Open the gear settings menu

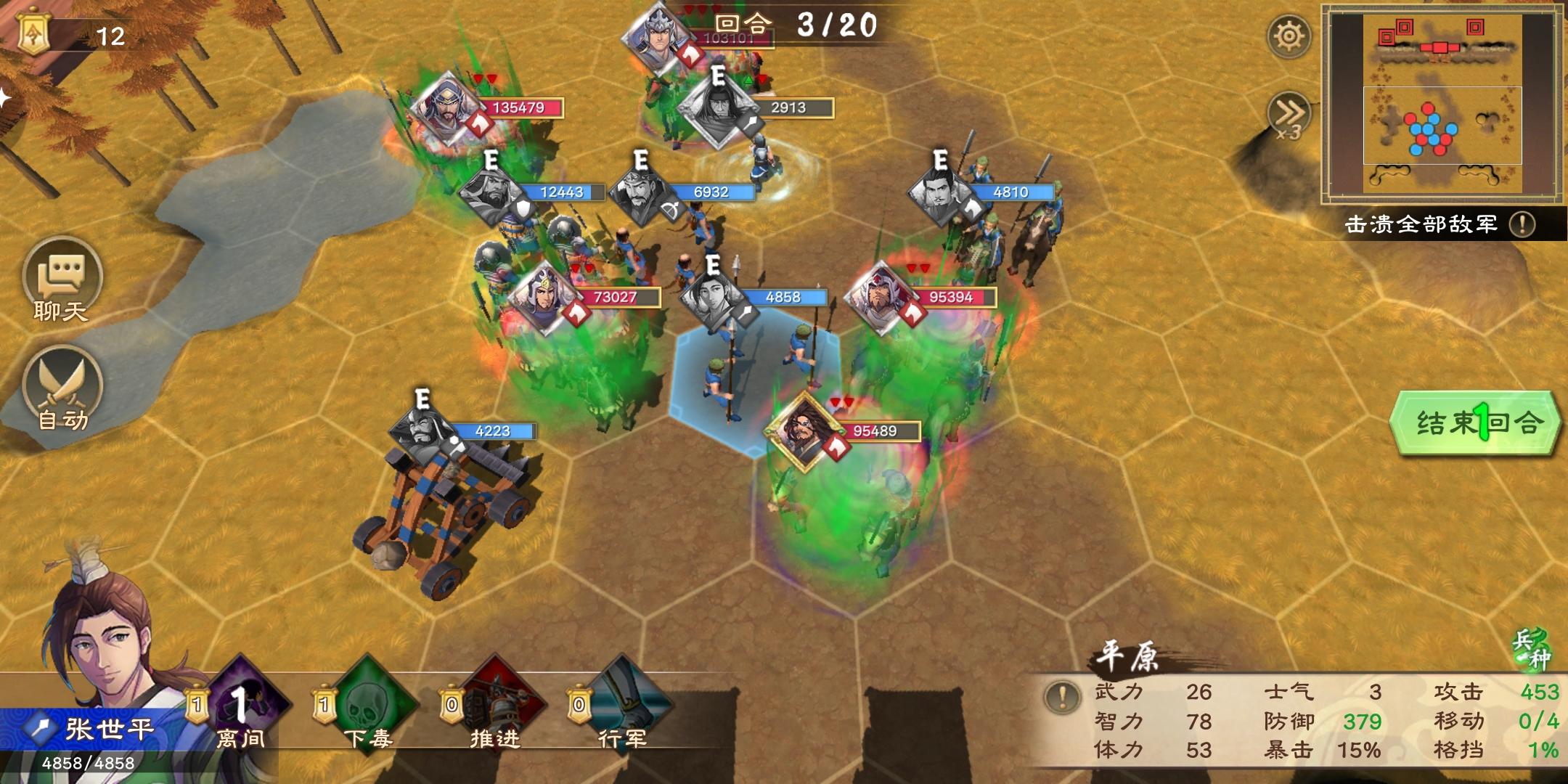point(1289,36)
